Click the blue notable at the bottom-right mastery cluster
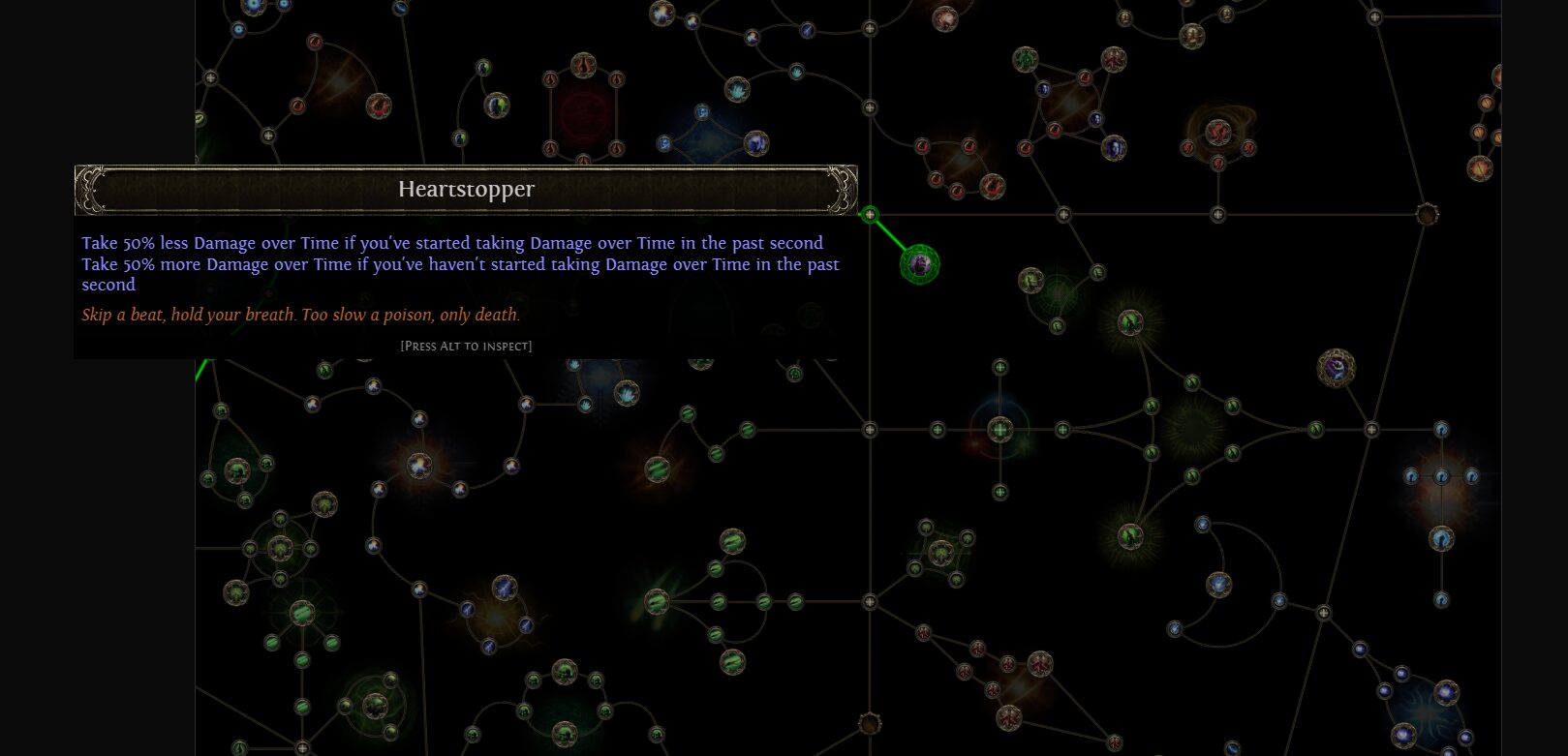 [x=1442, y=536]
